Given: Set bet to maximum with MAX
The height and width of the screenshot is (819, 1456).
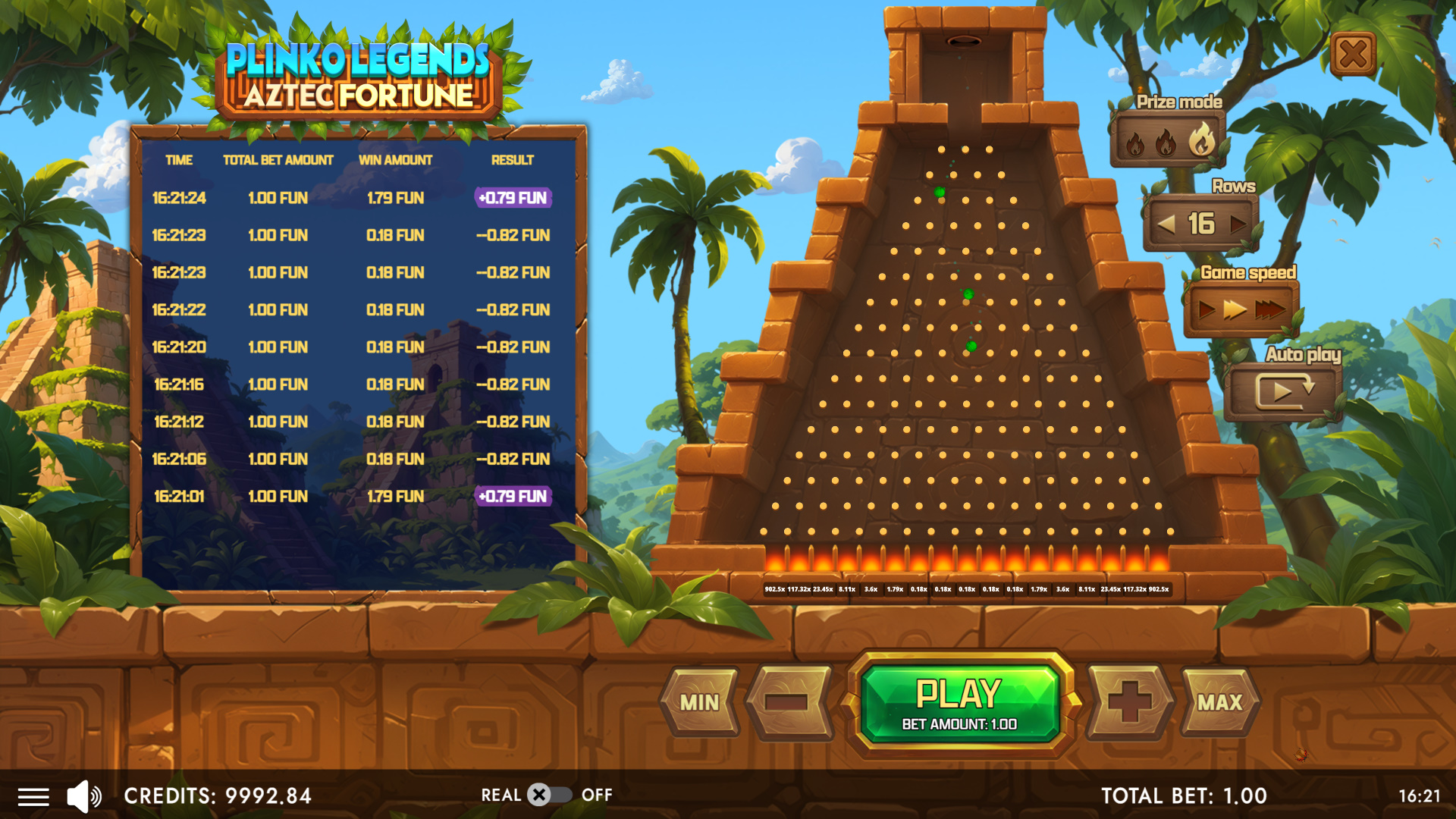Looking at the screenshot, I should click(x=1219, y=703).
